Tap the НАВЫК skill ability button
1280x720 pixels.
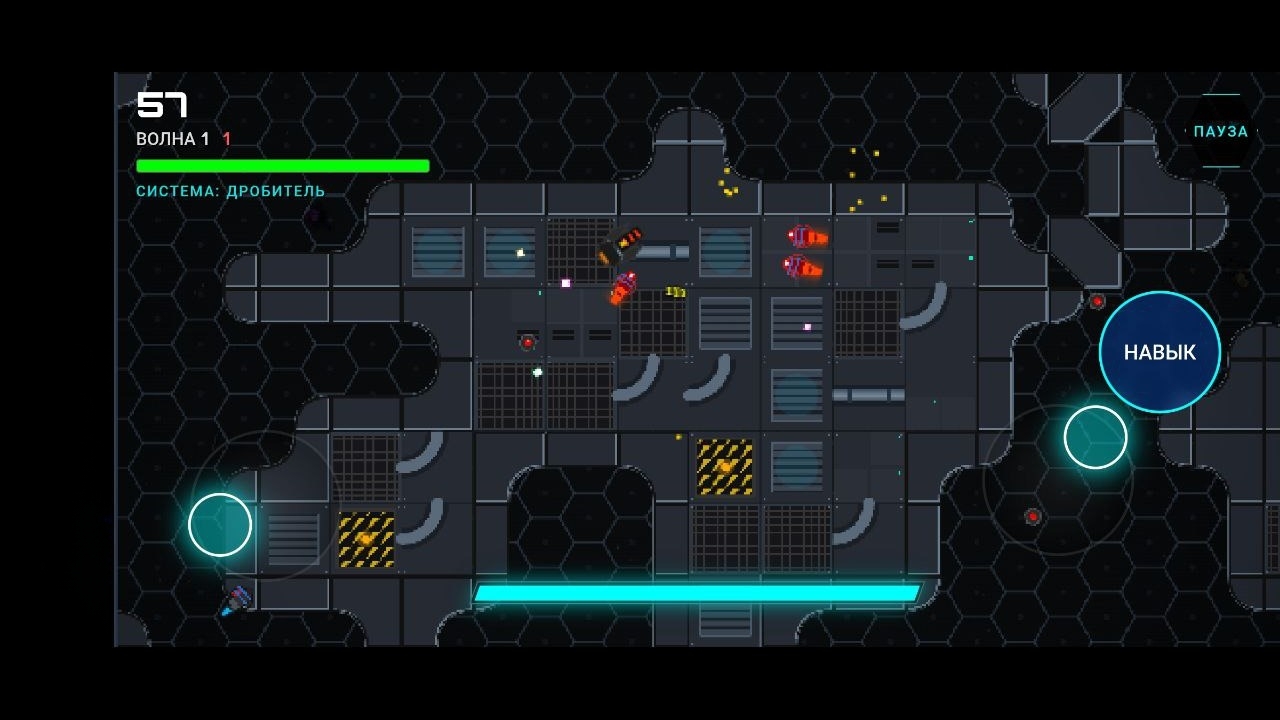coord(1158,352)
